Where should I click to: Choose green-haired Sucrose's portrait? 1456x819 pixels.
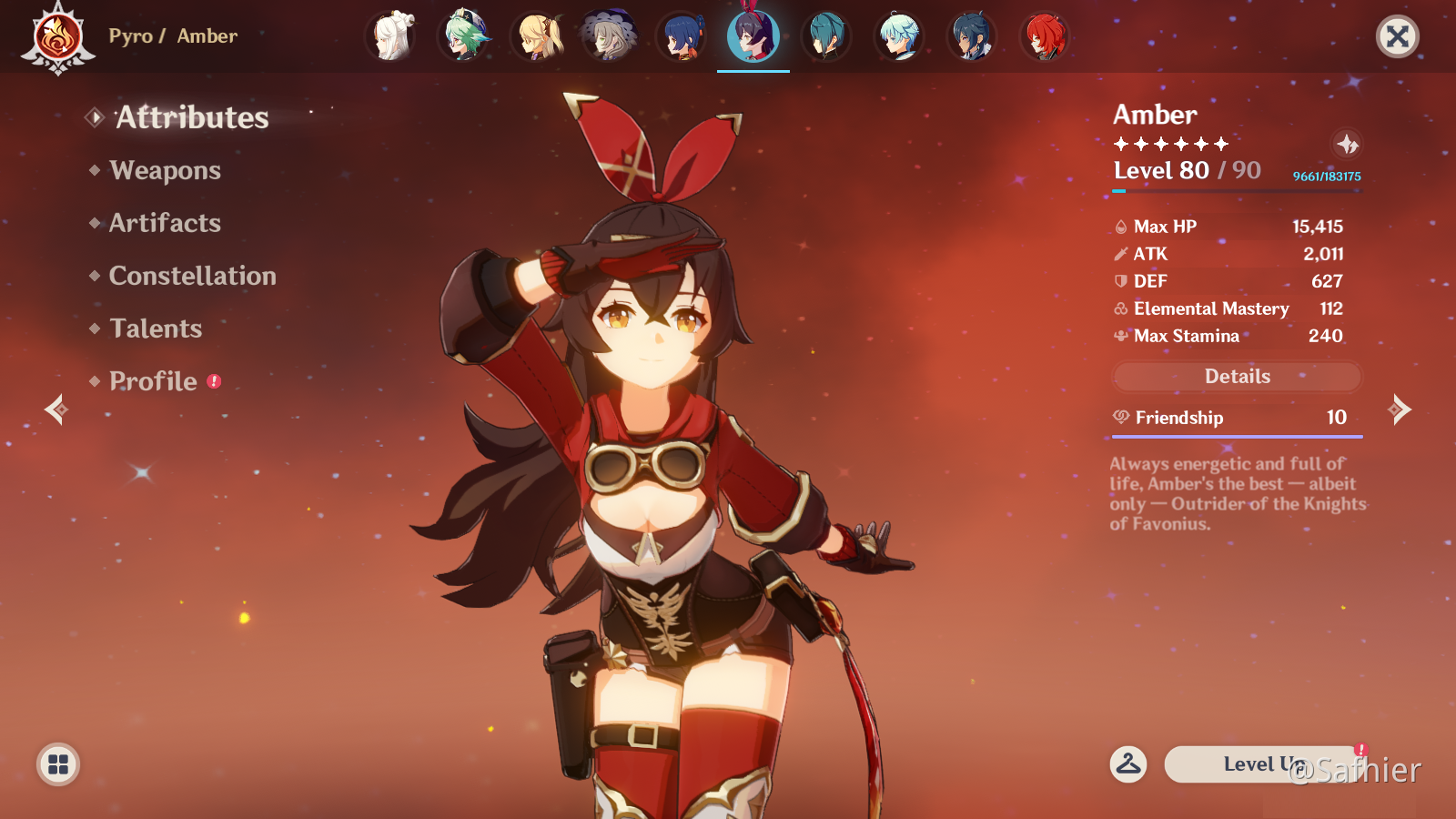coord(464,37)
